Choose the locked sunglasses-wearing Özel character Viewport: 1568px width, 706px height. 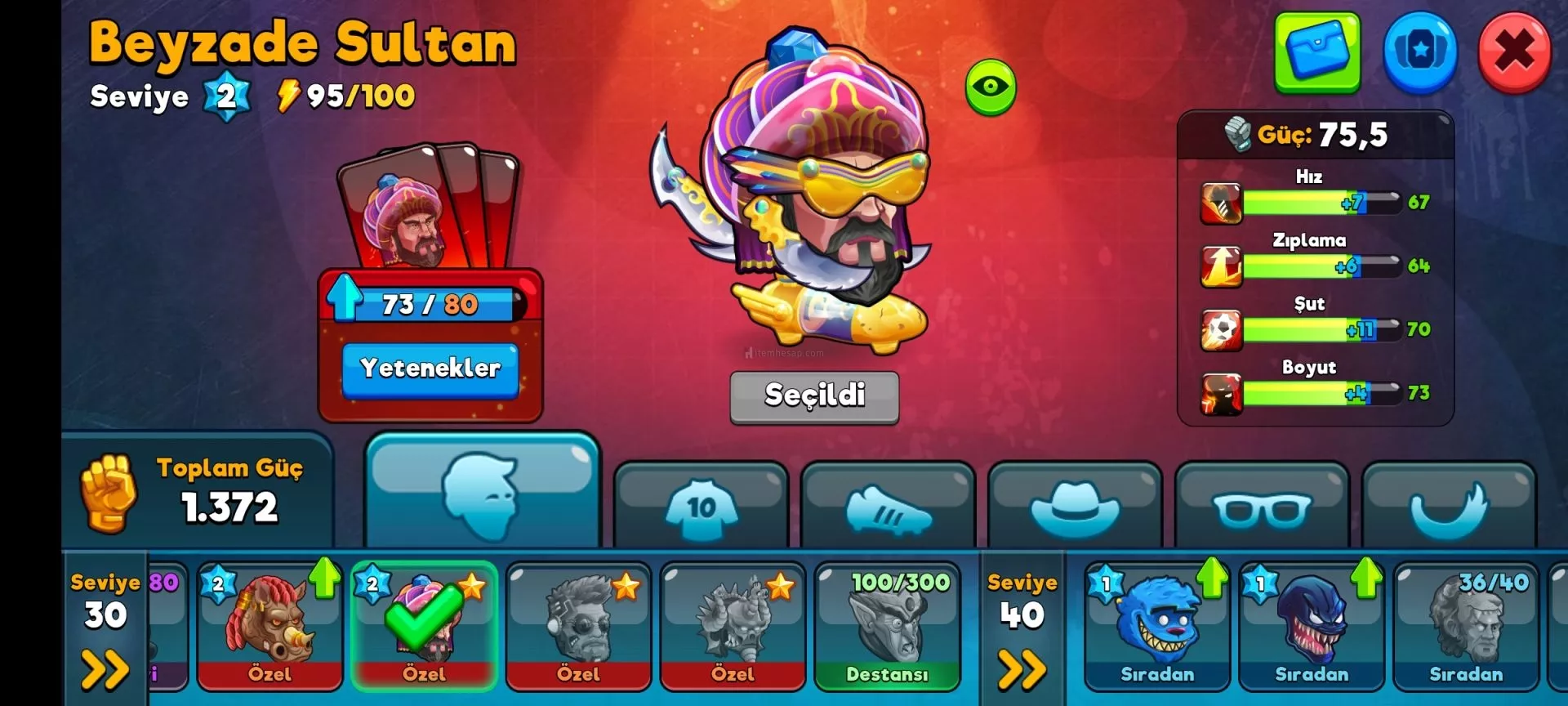[578, 625]
